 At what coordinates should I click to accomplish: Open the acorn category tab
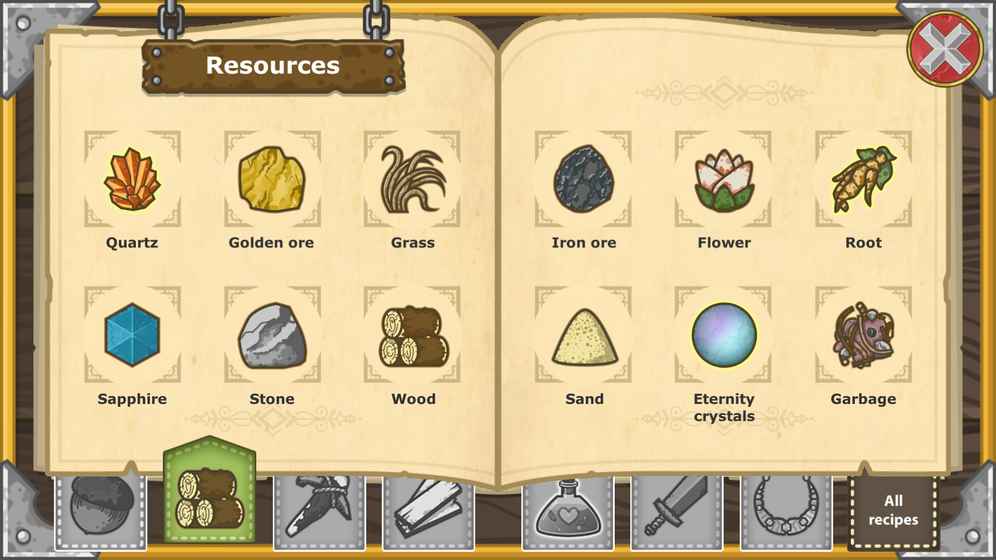[100, 510]
